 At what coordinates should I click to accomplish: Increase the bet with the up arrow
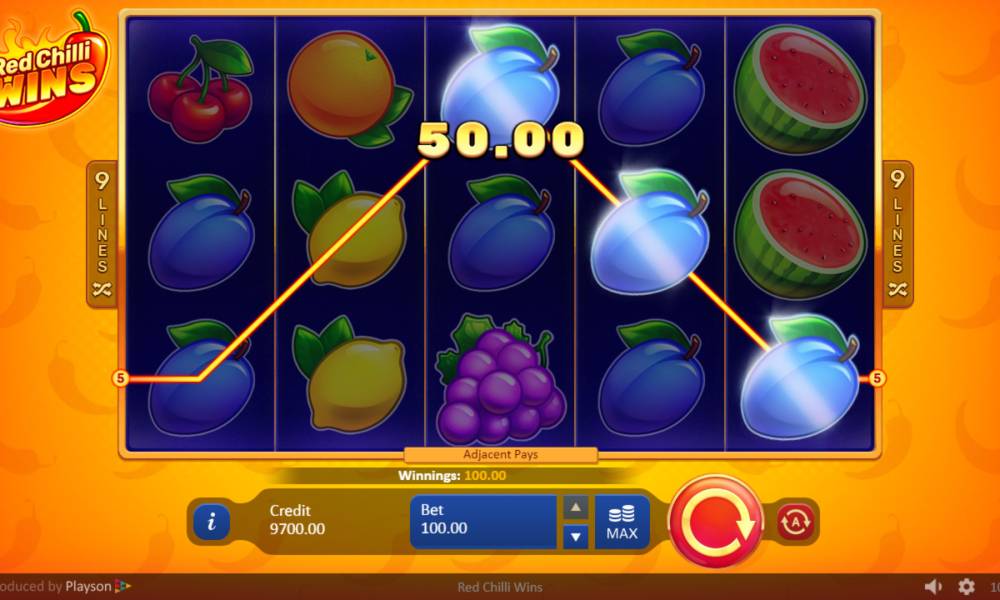click(575, 508)
